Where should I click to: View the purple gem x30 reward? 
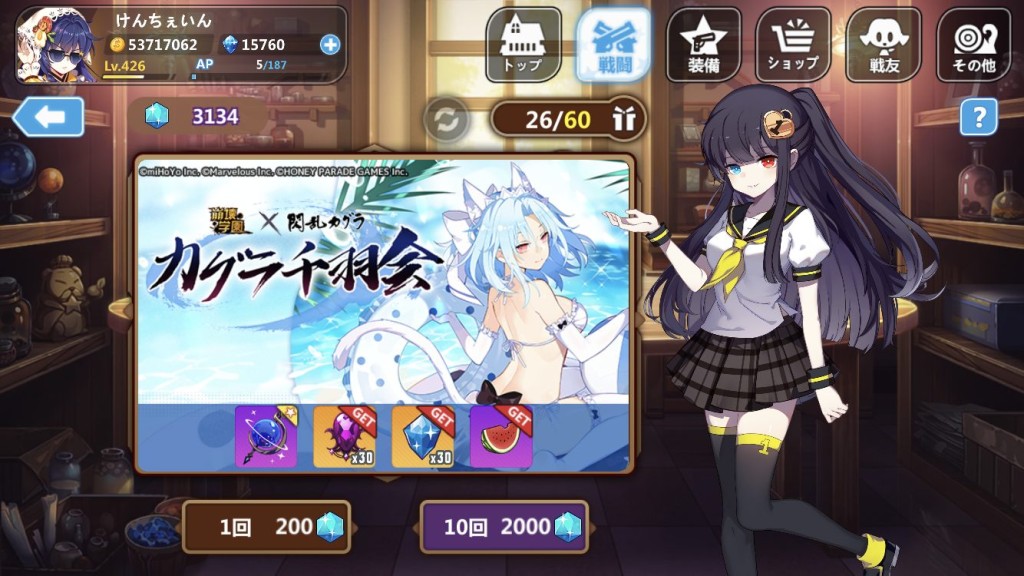344,437
